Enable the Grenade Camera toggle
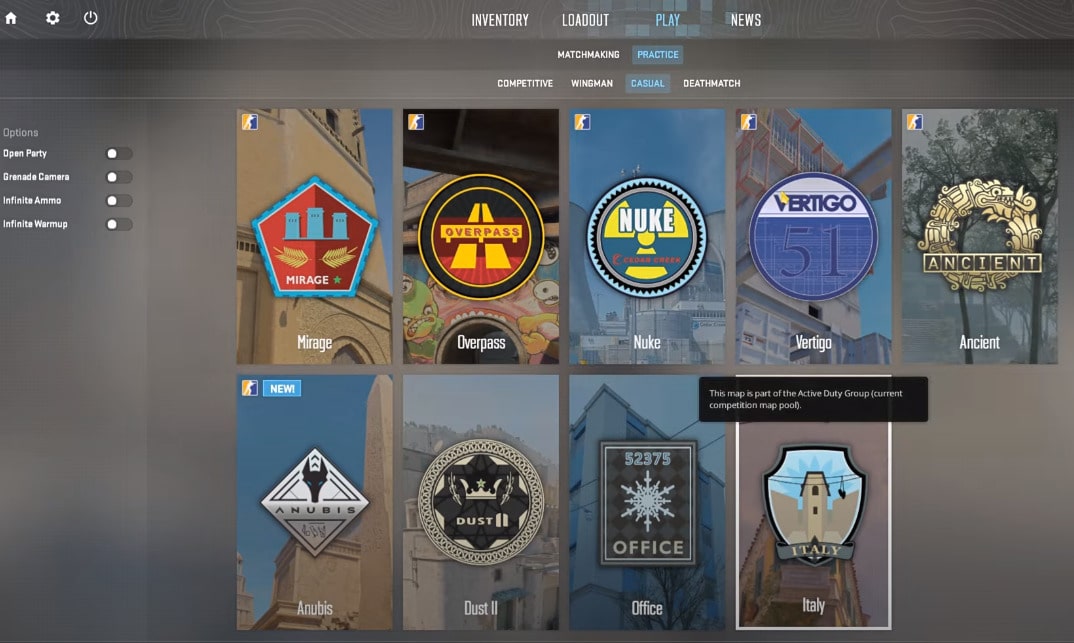This screenshot has width=1074, height=643. 118,177
